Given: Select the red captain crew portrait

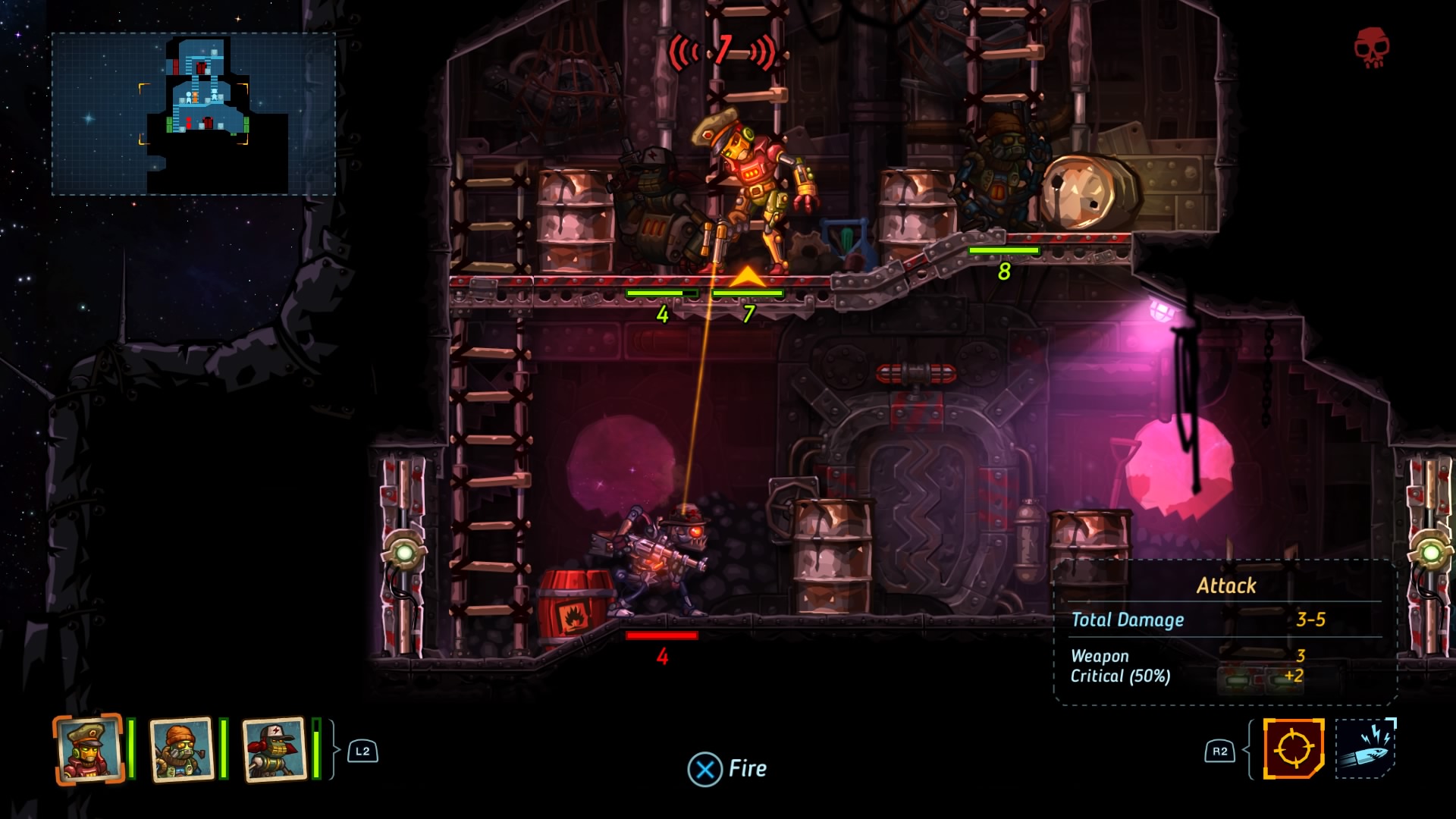Looking at the screenshot, I should [89, 749].
